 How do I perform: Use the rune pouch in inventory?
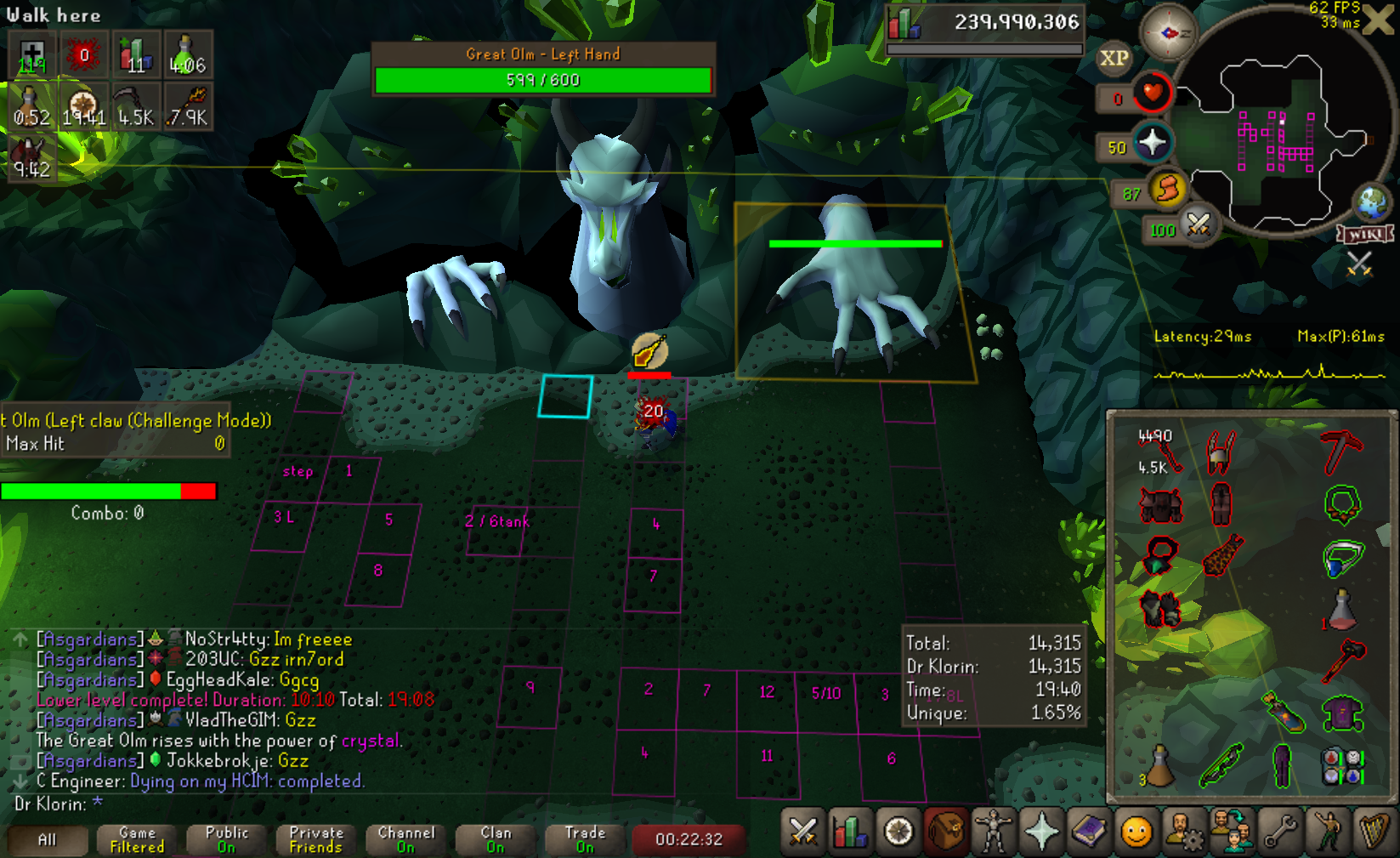pos(1343,765)
